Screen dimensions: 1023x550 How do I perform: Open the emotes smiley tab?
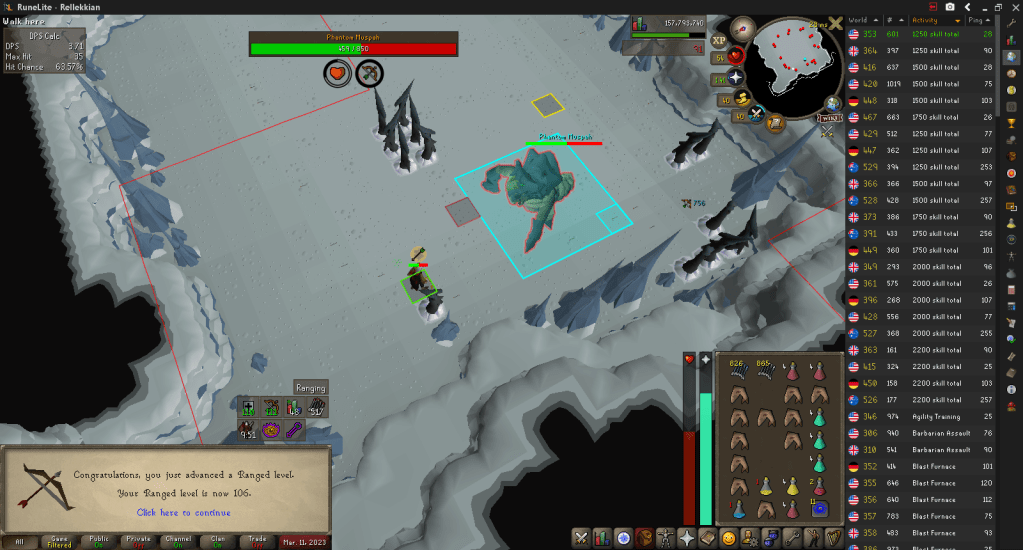730,538
